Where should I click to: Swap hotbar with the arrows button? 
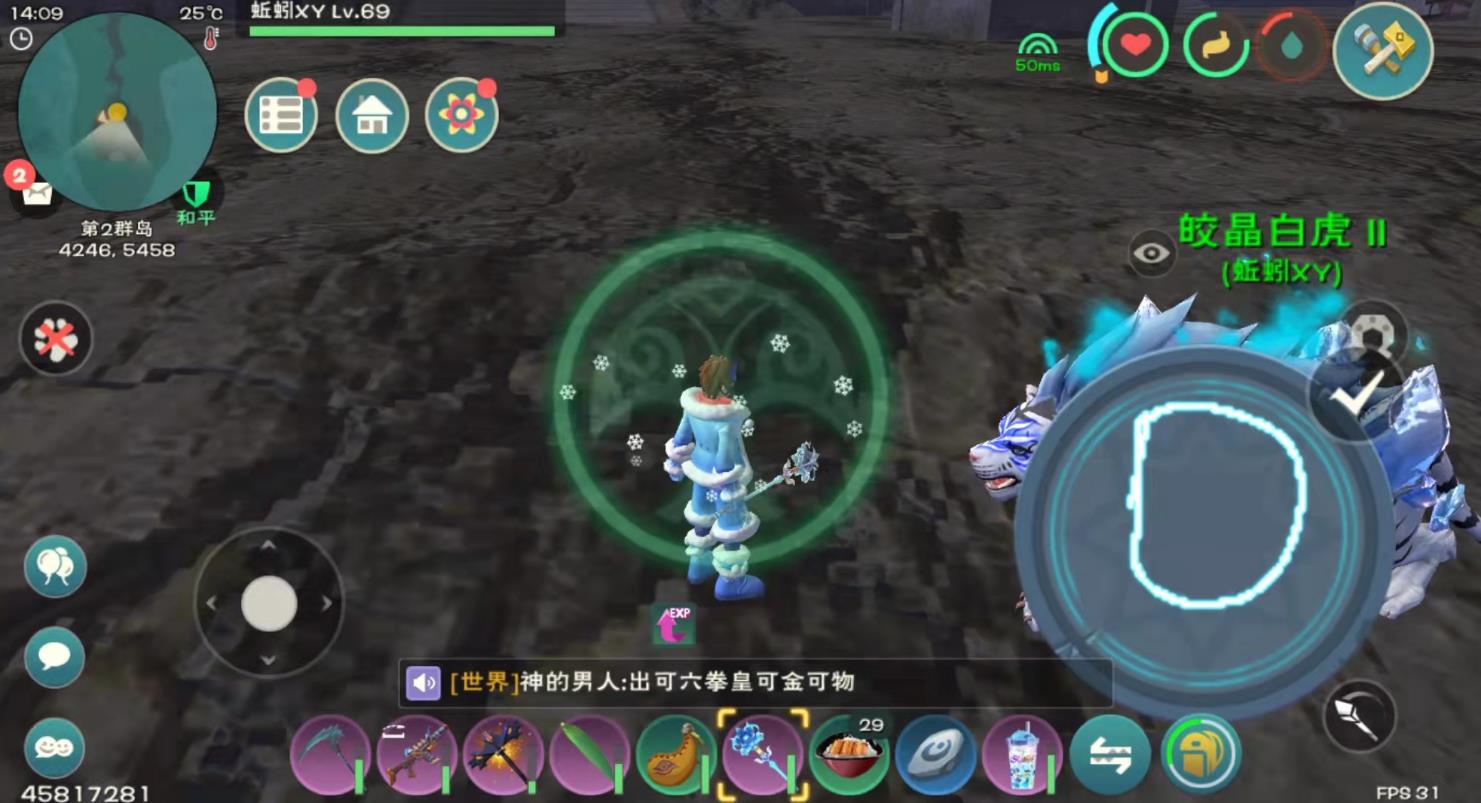[x=1109, y=755]
